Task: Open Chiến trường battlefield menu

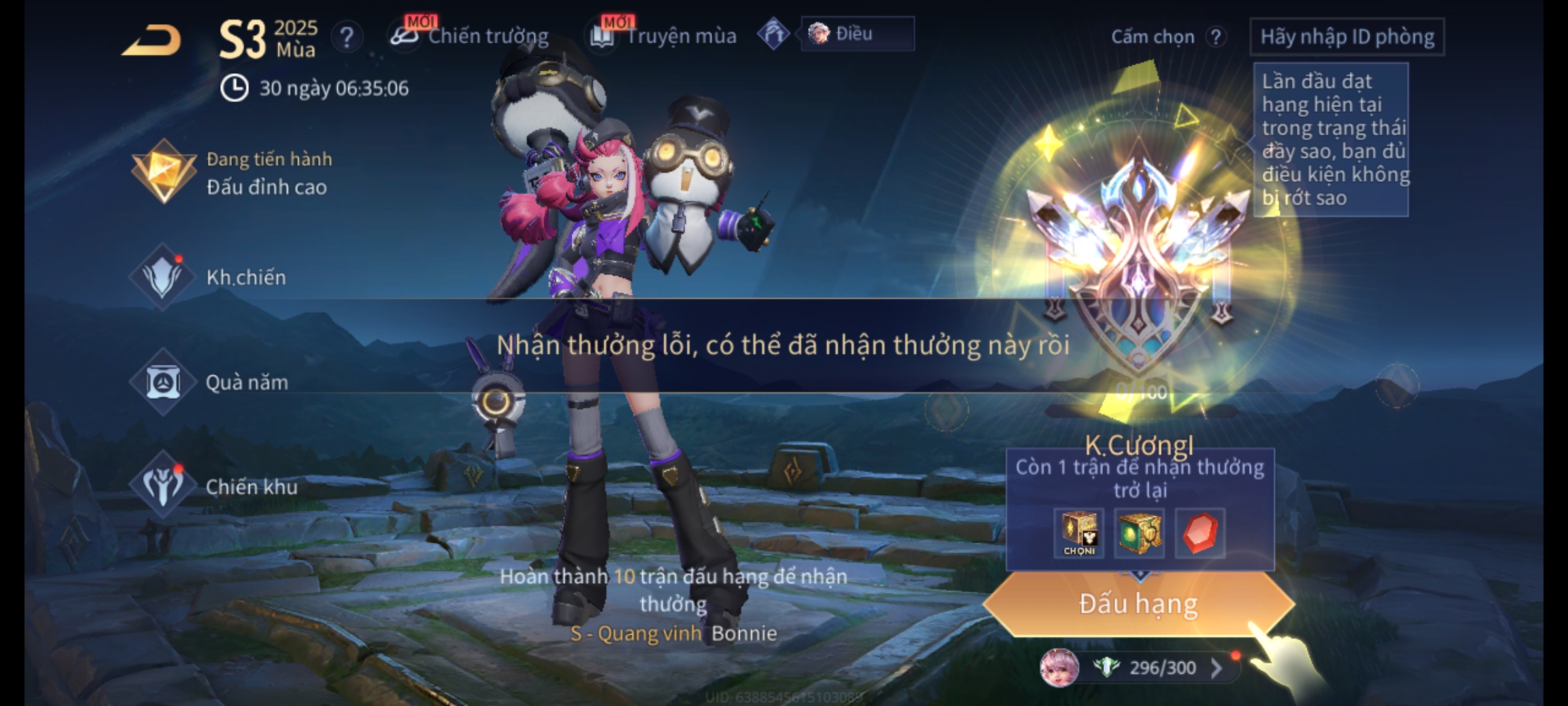Action: [x=470, y=36]
